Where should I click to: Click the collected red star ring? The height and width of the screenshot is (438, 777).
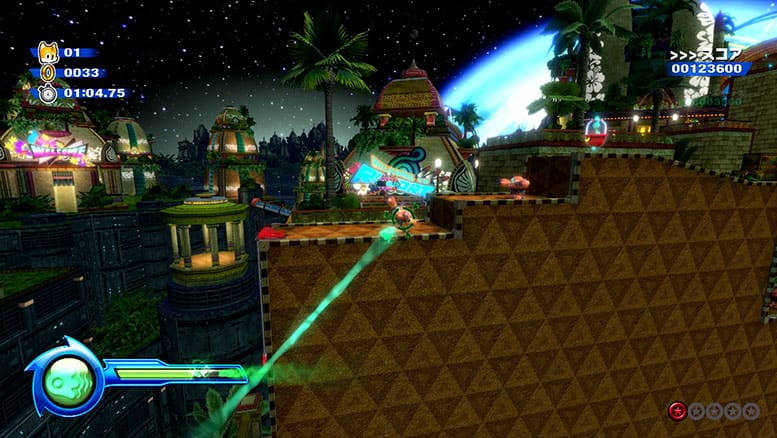coord(677,411)
